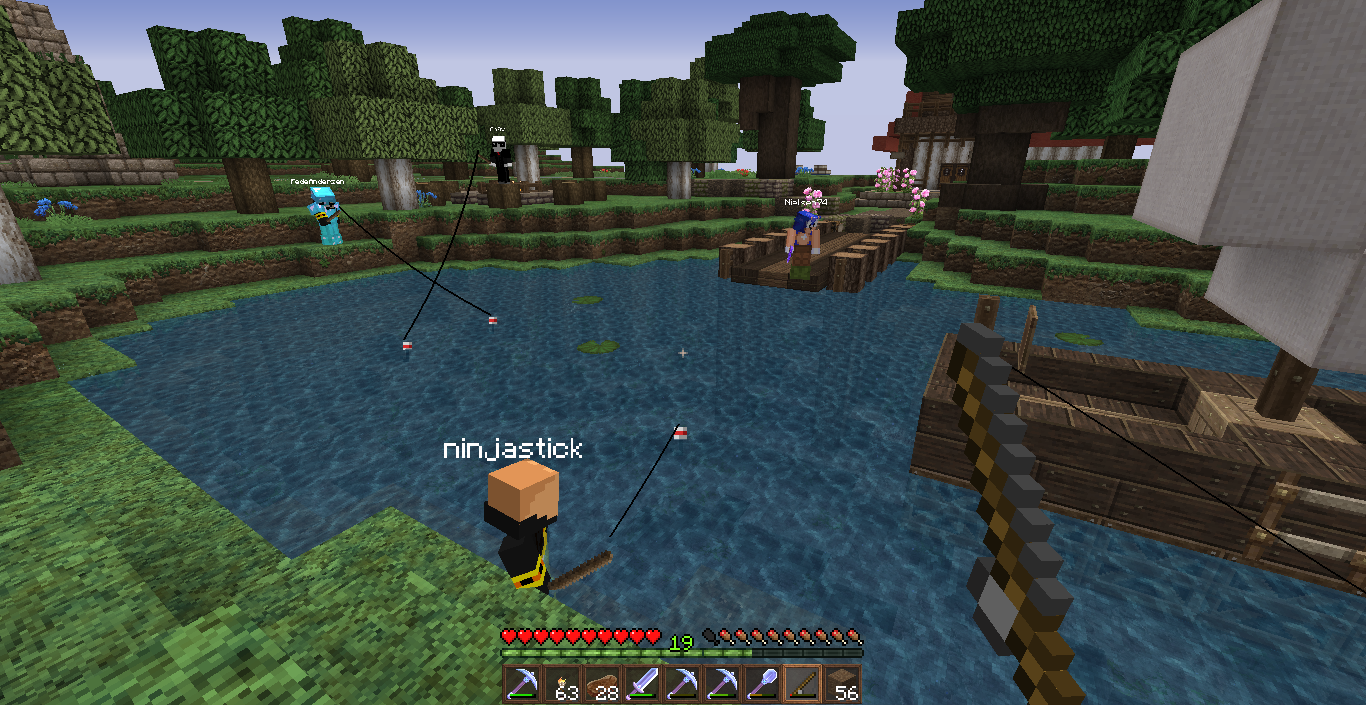Equip the diamond sword from the hotbar
This screenshot has height=705, width=1366.
642,684
